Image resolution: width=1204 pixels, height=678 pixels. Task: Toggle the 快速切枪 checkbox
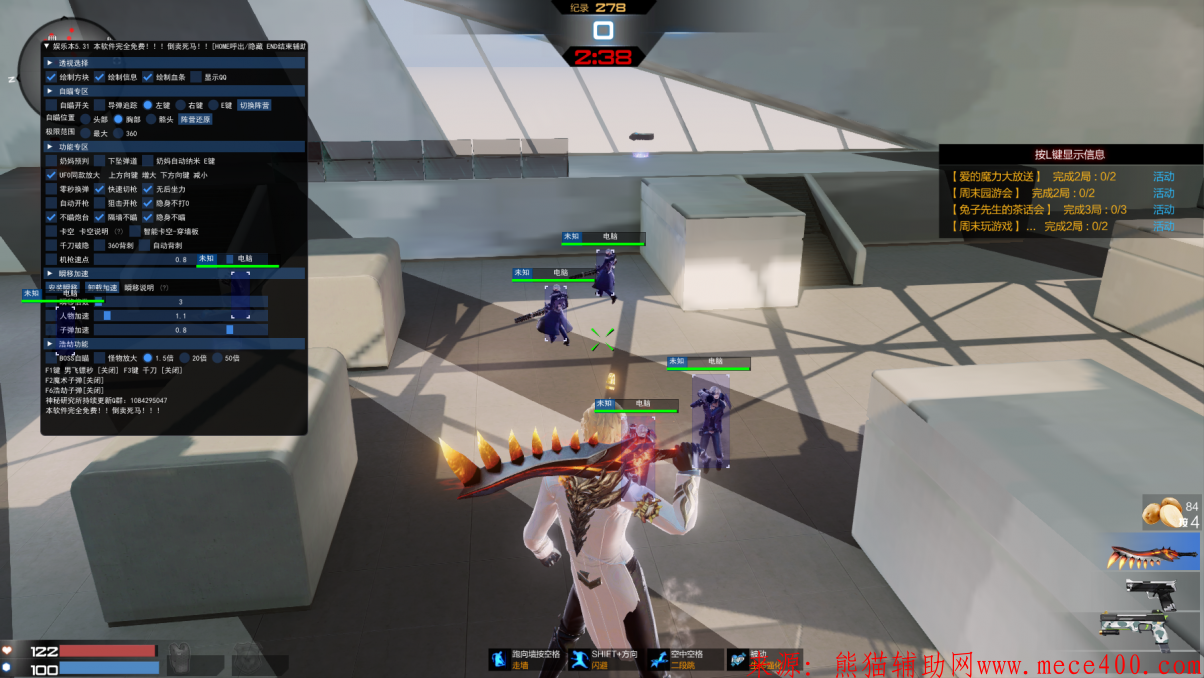pos(100,189)
